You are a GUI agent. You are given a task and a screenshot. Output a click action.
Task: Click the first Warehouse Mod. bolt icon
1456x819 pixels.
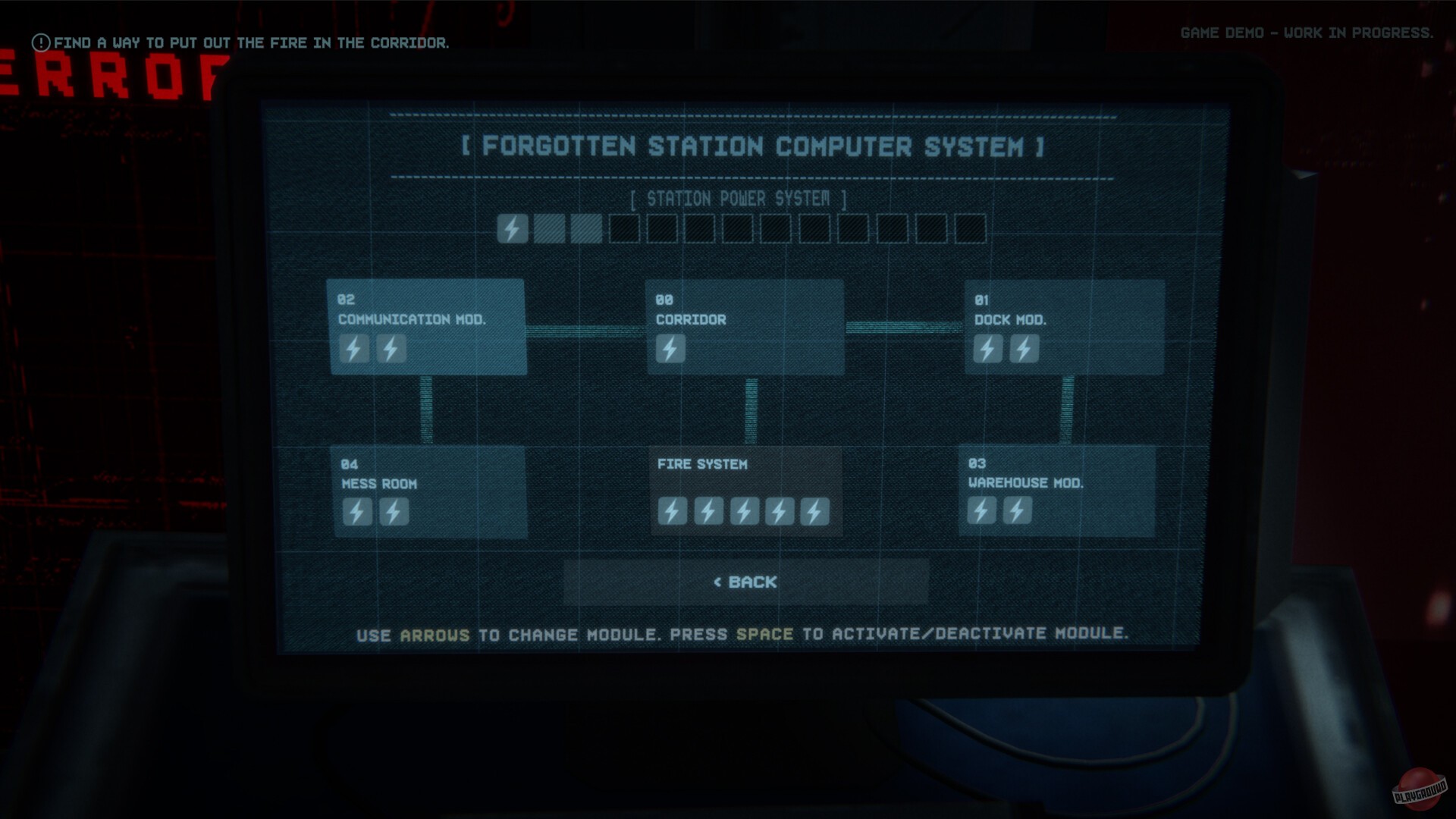981,510
